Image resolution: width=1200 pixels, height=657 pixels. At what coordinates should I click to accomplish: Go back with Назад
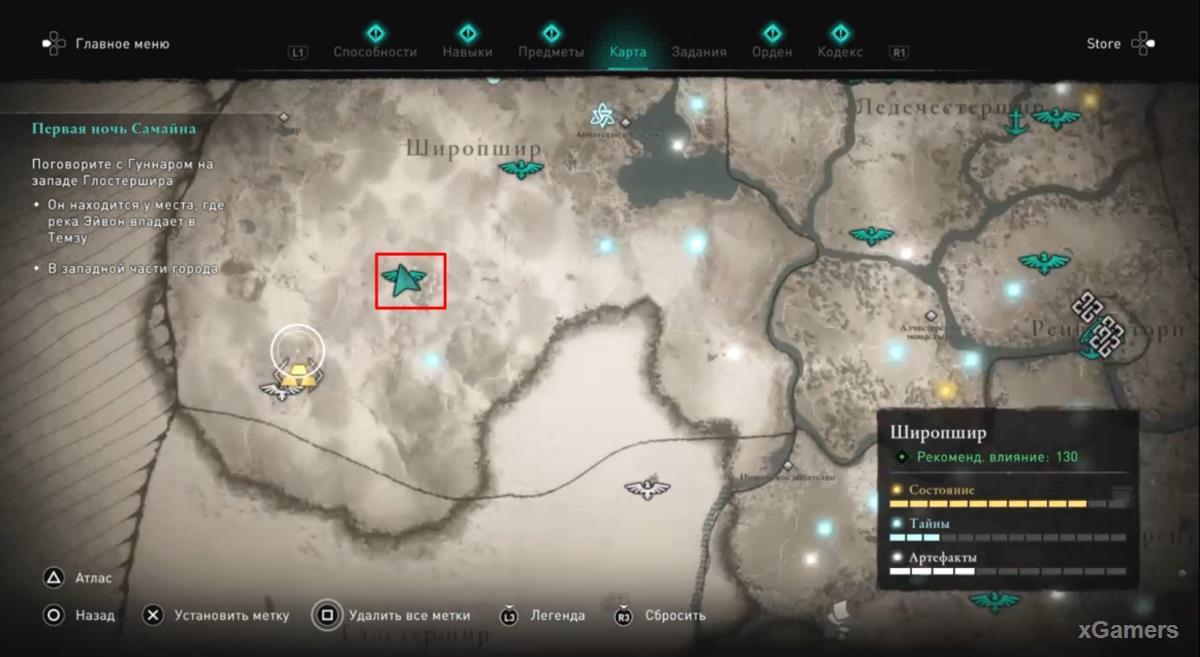95,616
